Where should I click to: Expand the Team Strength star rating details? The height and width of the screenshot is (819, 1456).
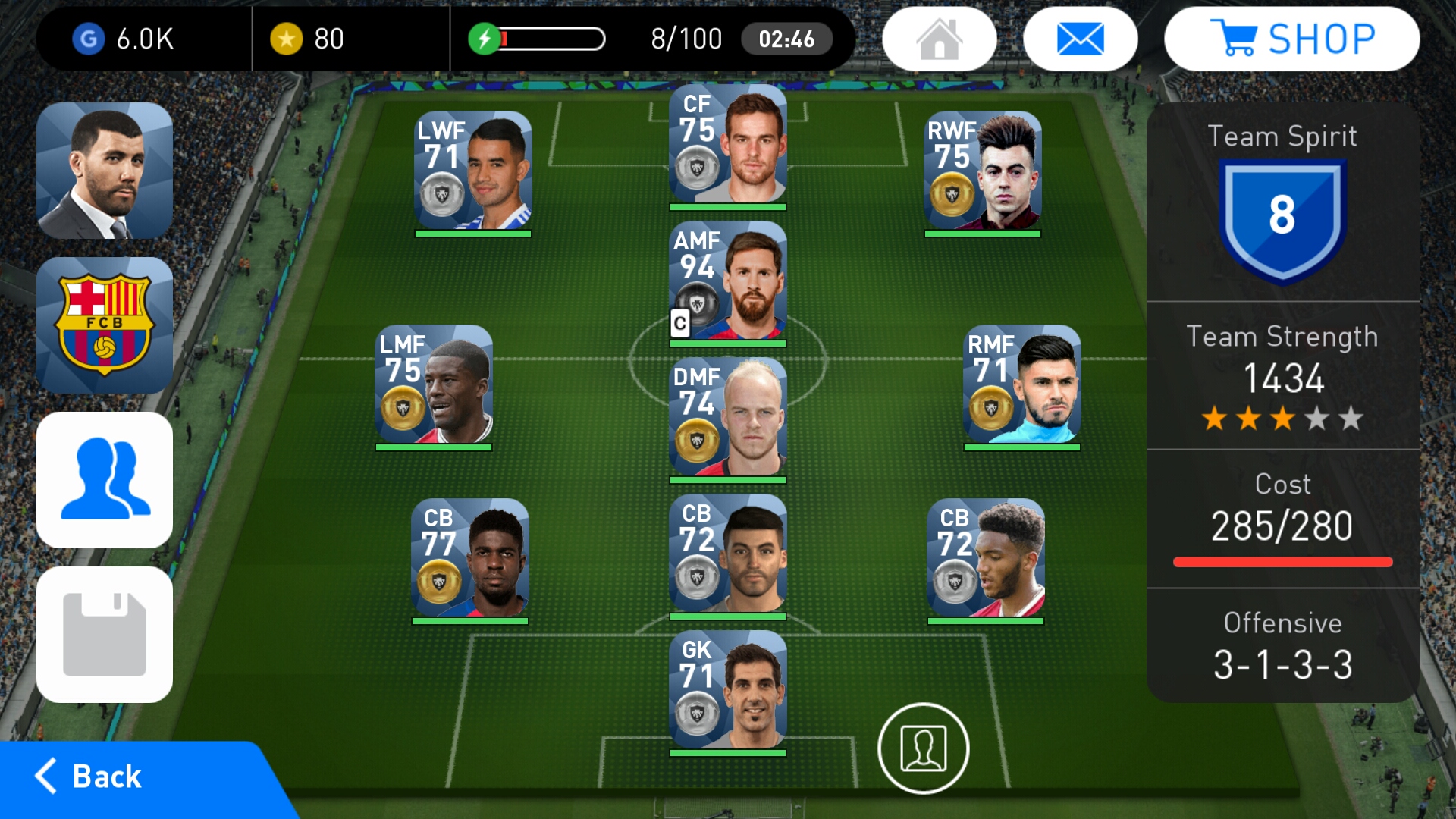click(x=1283, y=416)
